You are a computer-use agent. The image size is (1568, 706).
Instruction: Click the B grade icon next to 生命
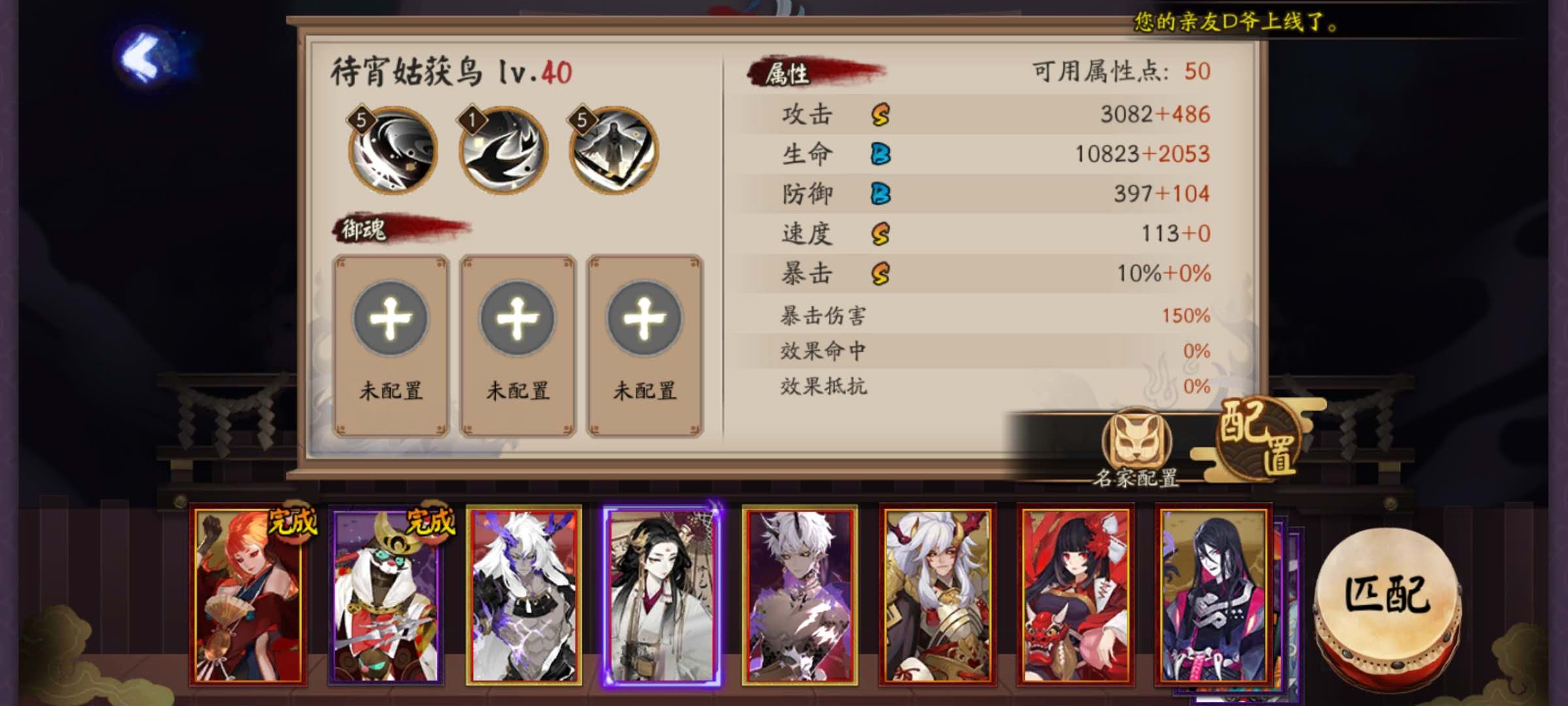tap(881, 154)
